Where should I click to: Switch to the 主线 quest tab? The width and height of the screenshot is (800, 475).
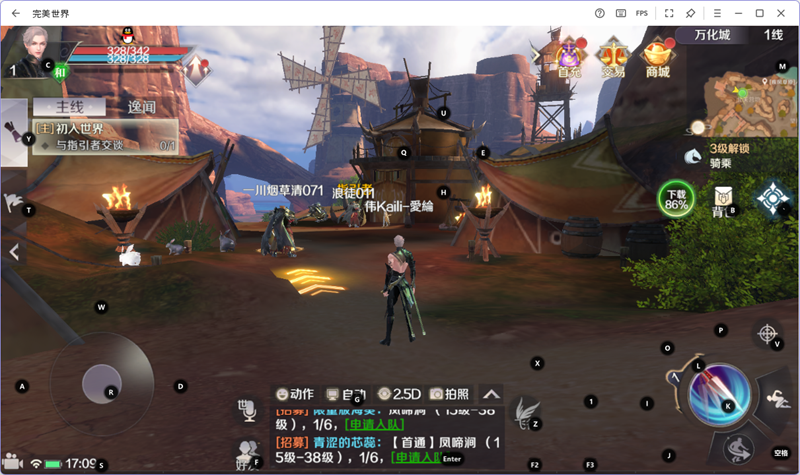(69, 106)
